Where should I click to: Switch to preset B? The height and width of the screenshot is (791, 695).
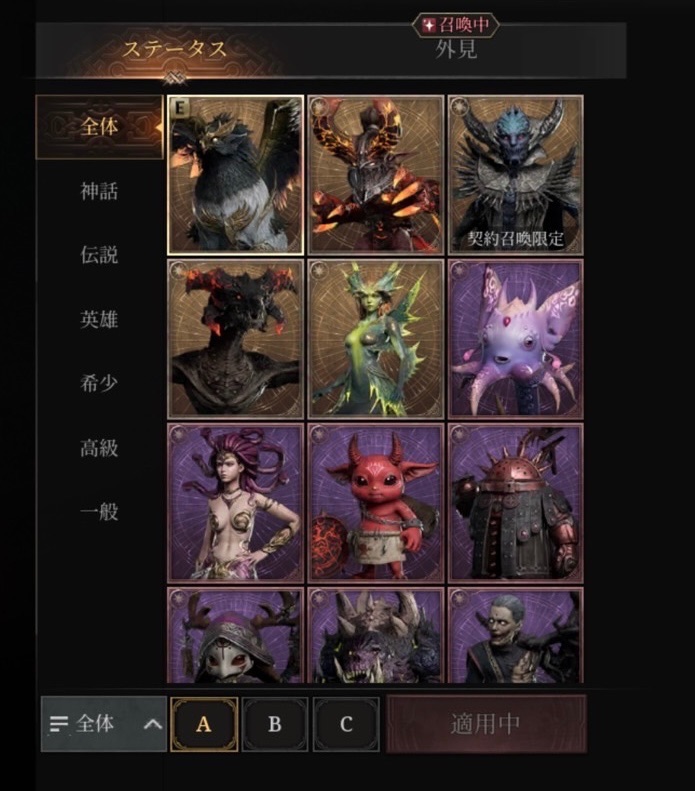tap(275, 724)
